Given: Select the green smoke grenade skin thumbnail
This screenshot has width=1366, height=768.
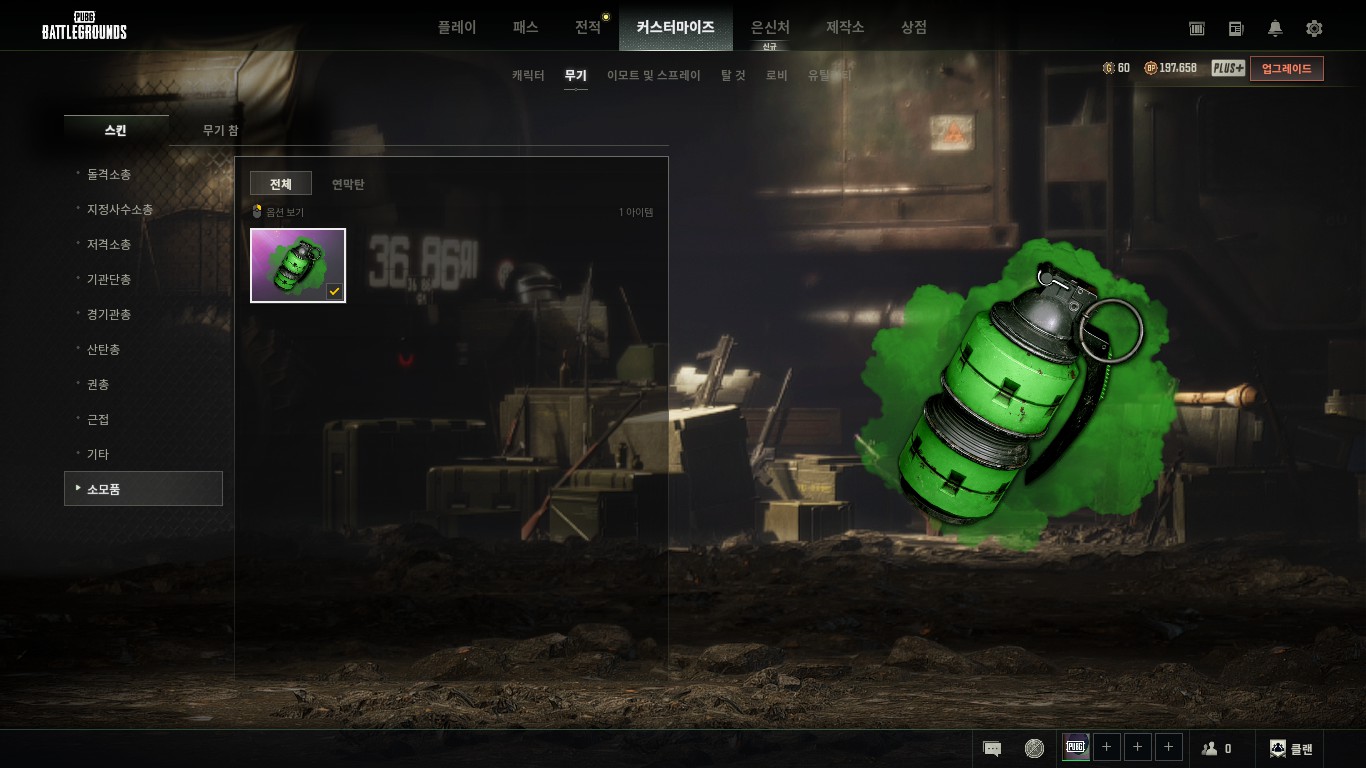Looking at the screenshot, I should pyautogui.click(x=298, y=265).
